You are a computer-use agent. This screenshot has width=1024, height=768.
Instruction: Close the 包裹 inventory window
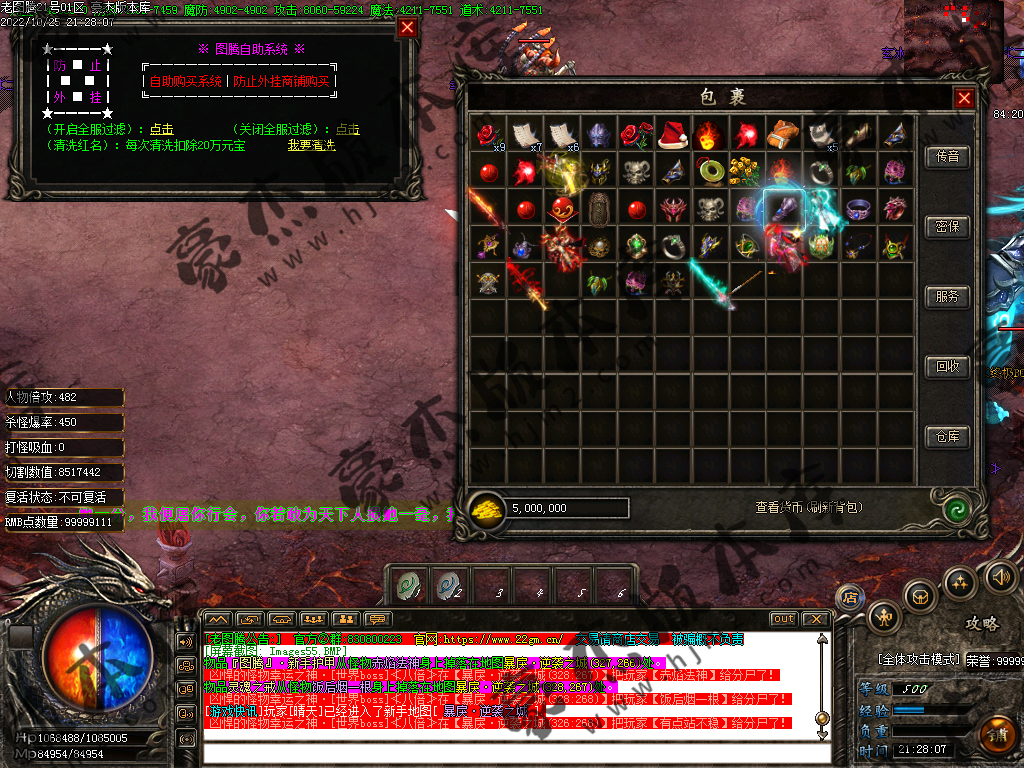coord(964,98)
